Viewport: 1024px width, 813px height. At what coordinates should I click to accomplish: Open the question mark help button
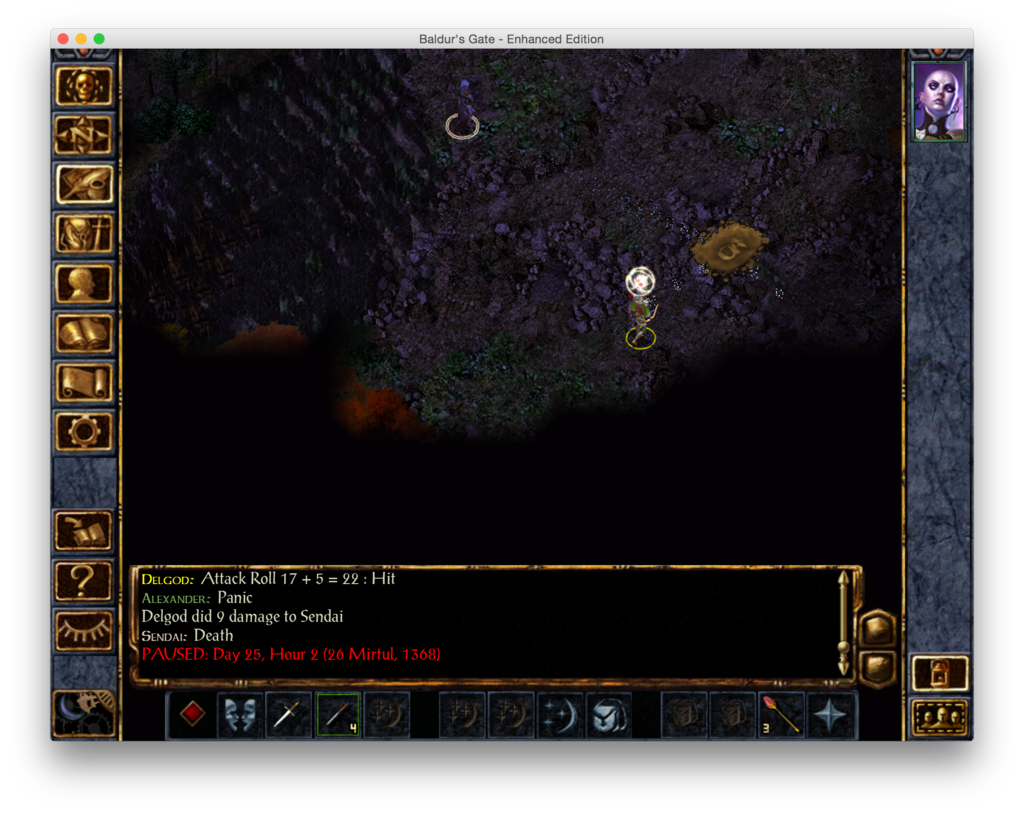tap(84, 580)
